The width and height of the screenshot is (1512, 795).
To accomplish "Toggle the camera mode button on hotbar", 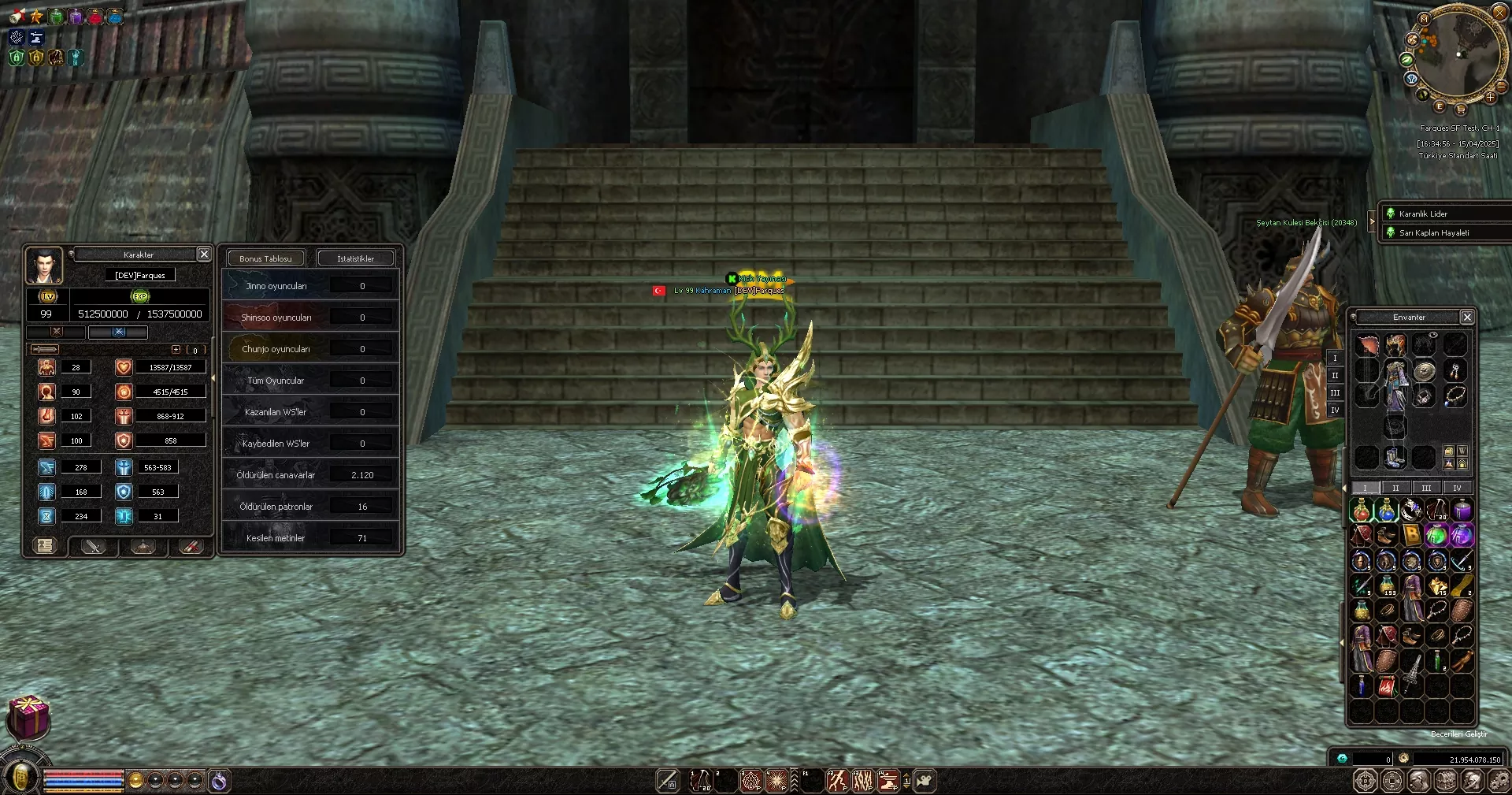I will click(925, 781).
